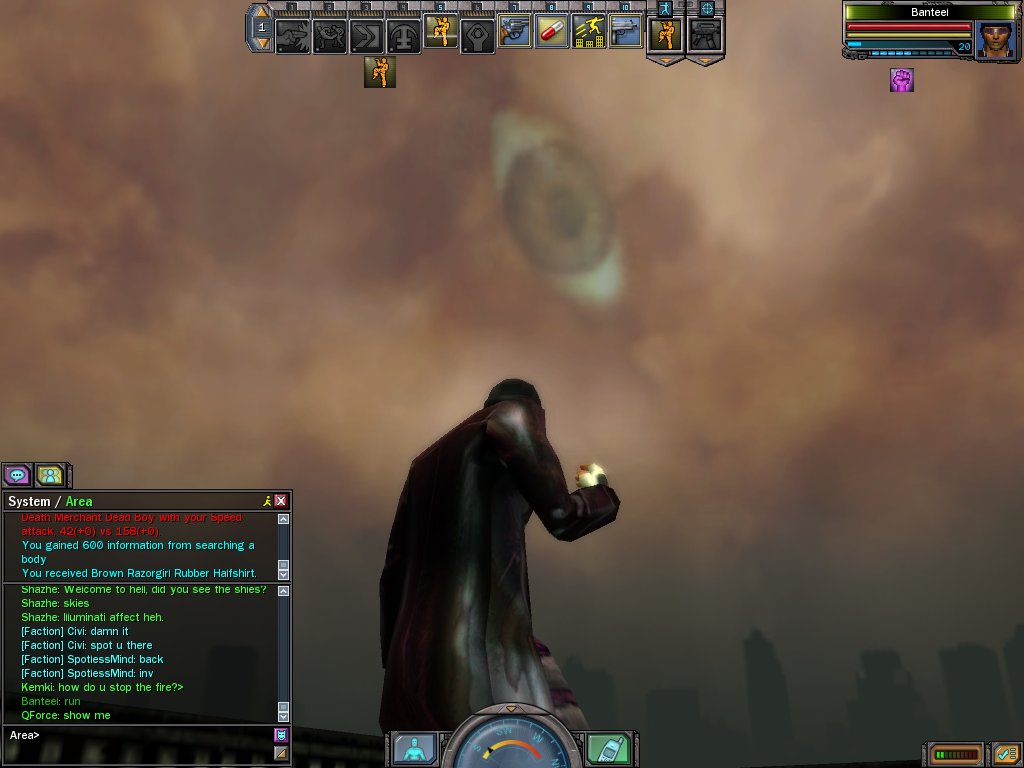Select the pointing-gun-hand ability in slot 1
The width and height of the screenshot is (1024, 768).
click(292, 37)
